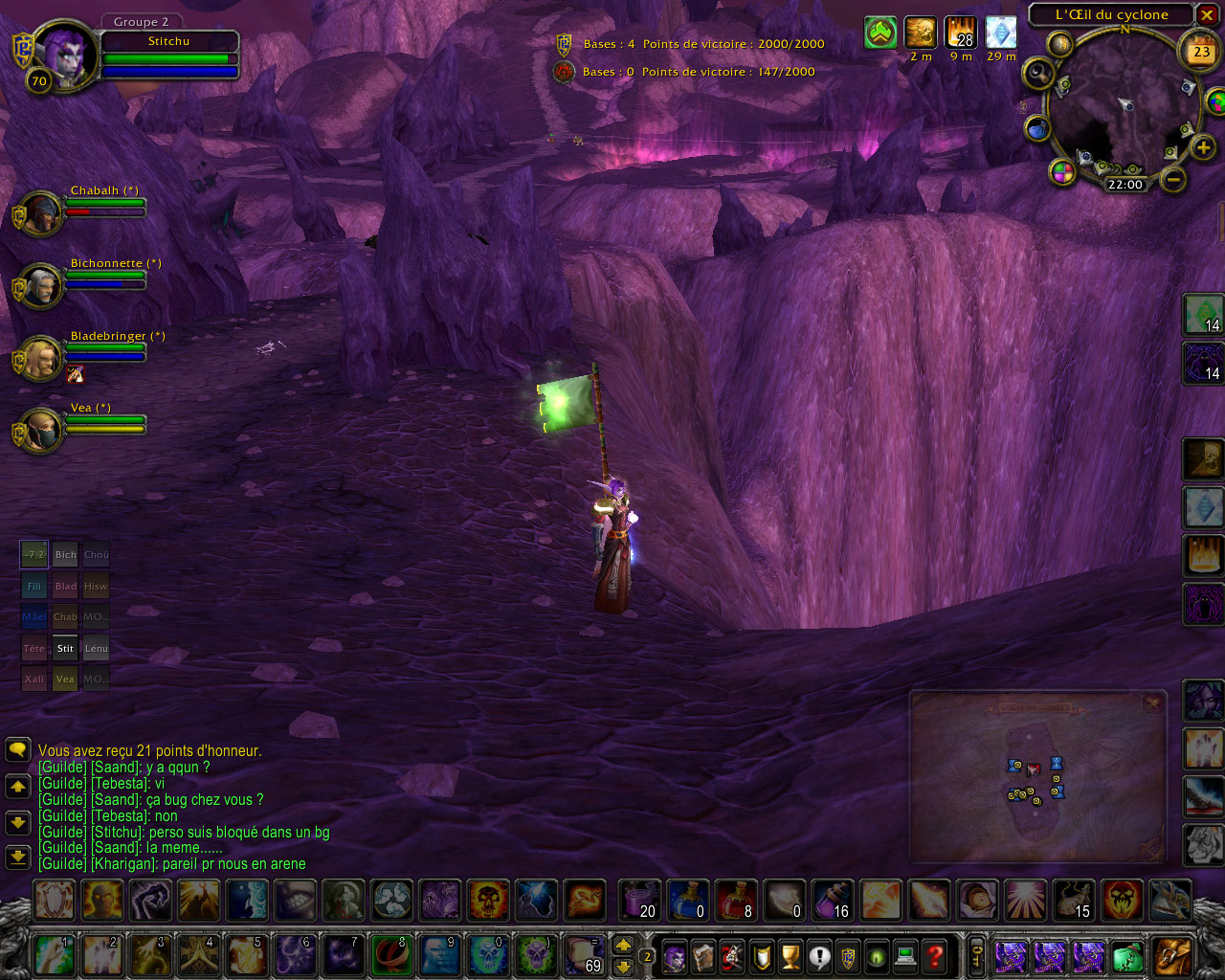The width and height of the screenshot is (1225, 980).
Task: Close the L'Œil du cyclone minimap header
Action: [x=1207, y=15]
